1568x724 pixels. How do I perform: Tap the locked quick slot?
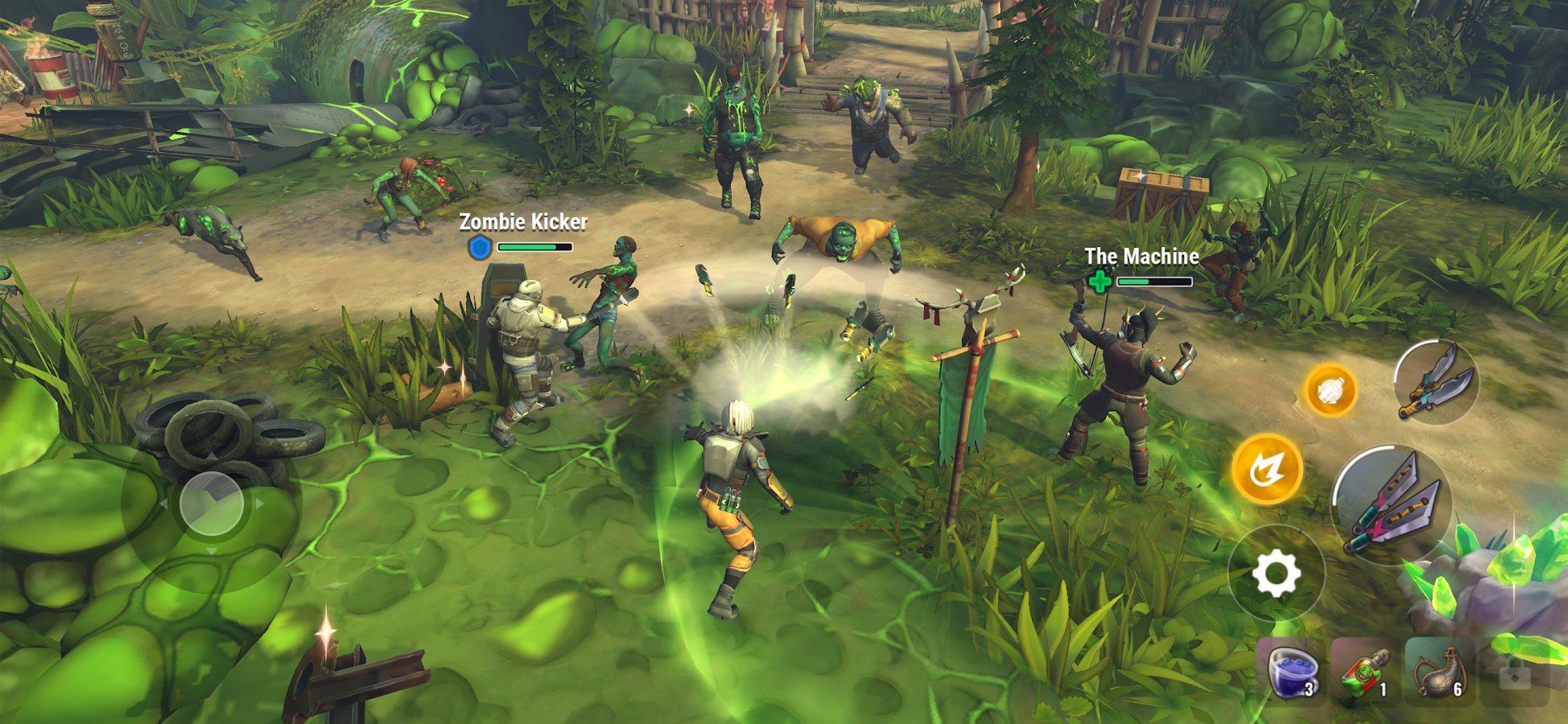[1514, 673]
